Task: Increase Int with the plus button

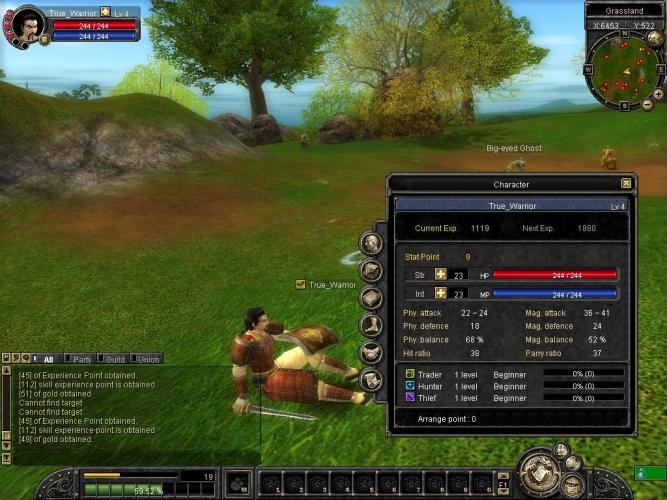Action: (x=440, y=294)
